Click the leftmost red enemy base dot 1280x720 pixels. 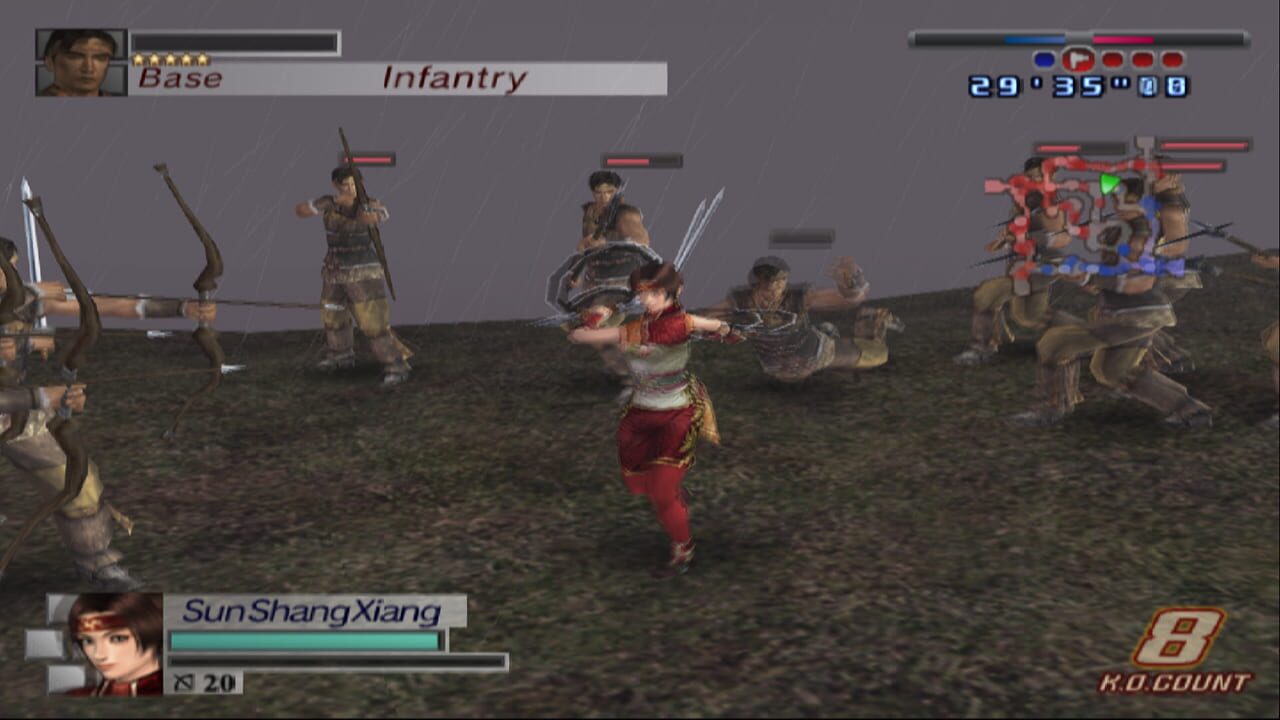[x=1113, y=60]
